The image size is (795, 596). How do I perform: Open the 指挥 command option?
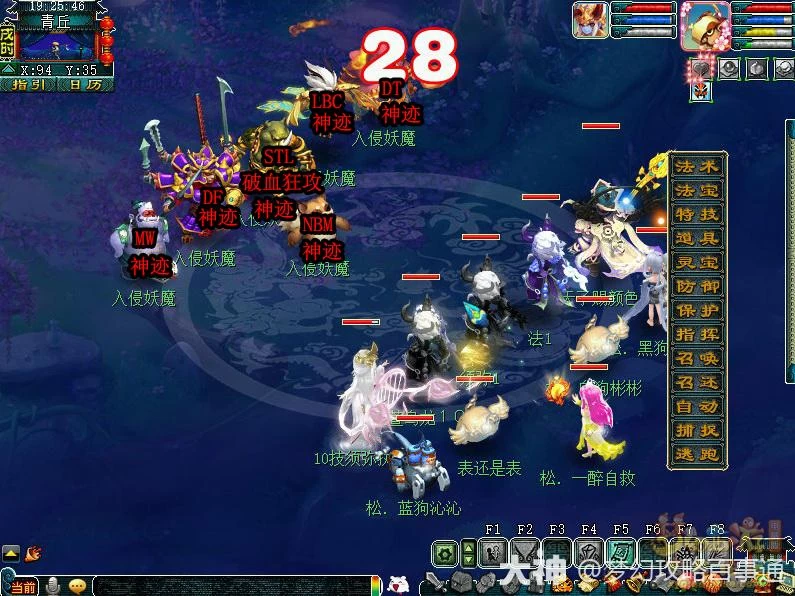click(697, 335)
